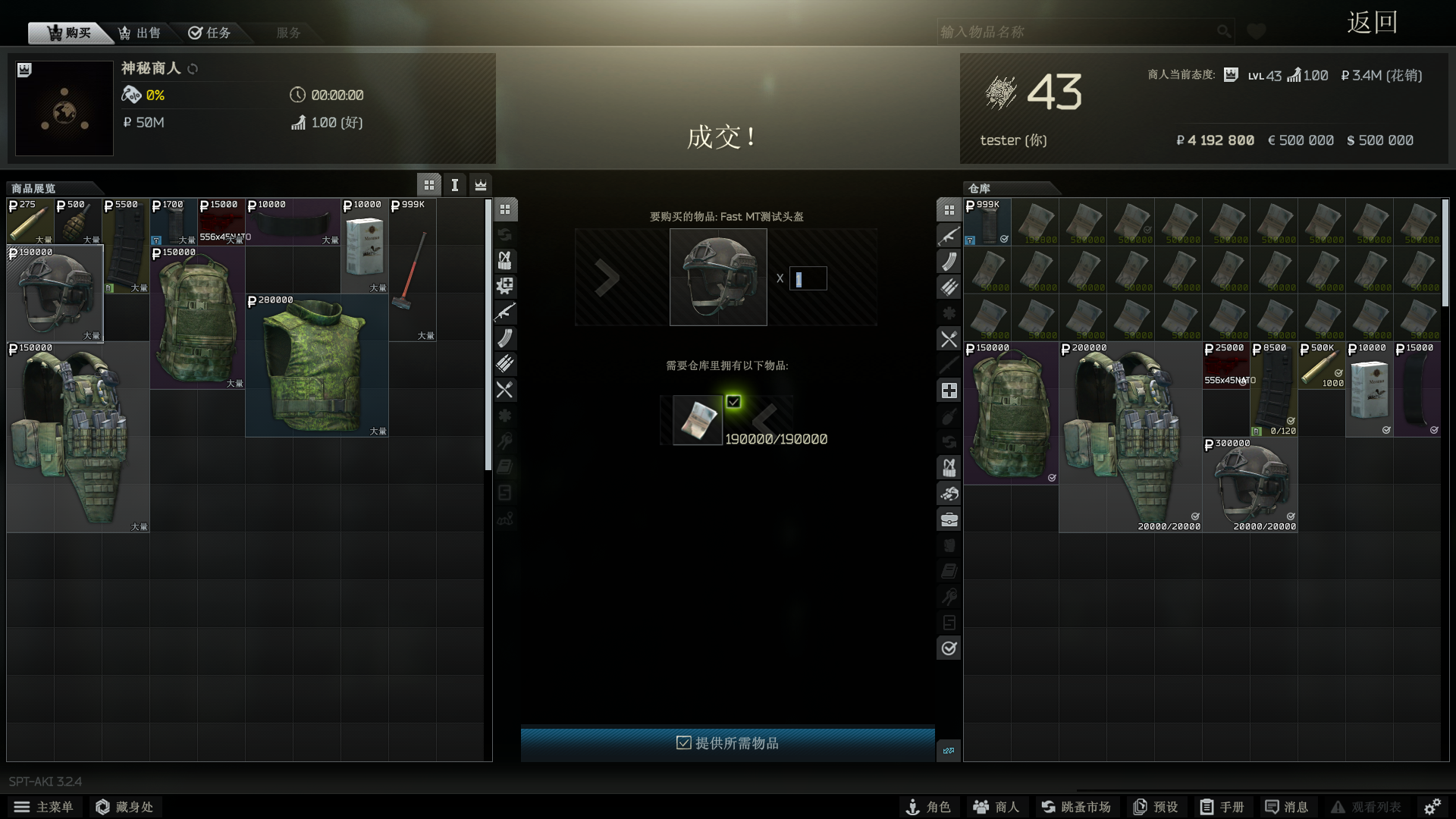Select the stash helmet priced 300000
This screenshot has width=1456, height=819.
[x=1250, y=485]
